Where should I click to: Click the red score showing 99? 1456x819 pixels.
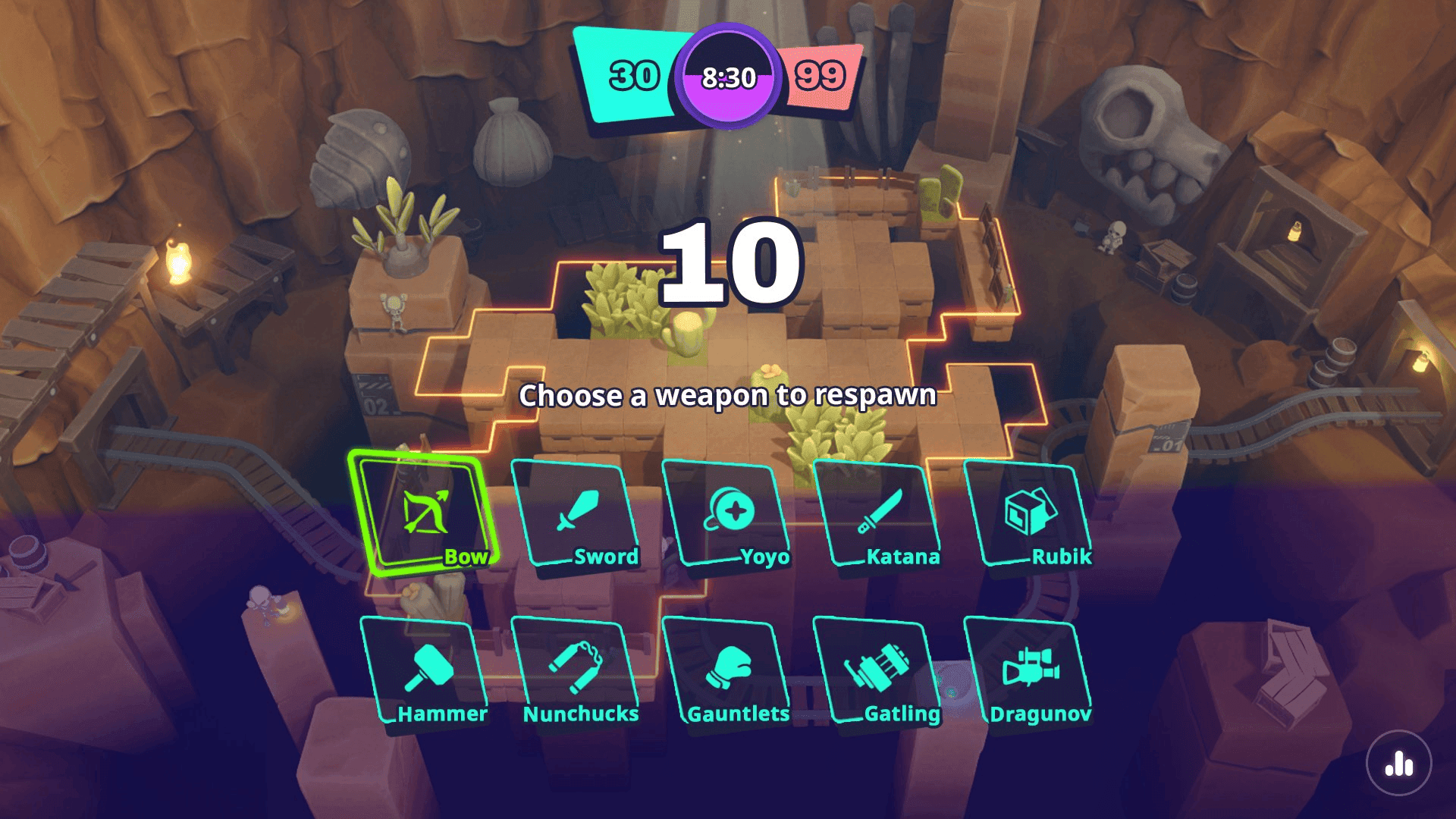coord(821,76)
